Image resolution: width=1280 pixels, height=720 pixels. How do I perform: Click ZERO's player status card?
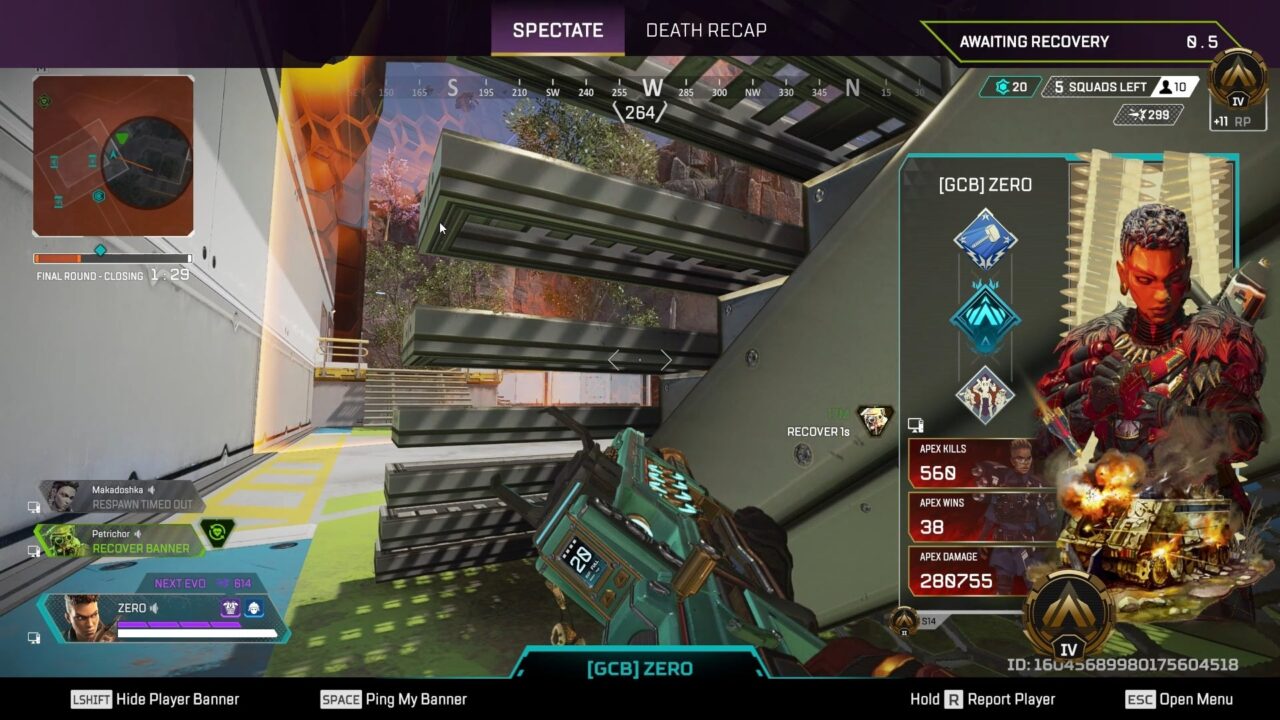[165, 617]
